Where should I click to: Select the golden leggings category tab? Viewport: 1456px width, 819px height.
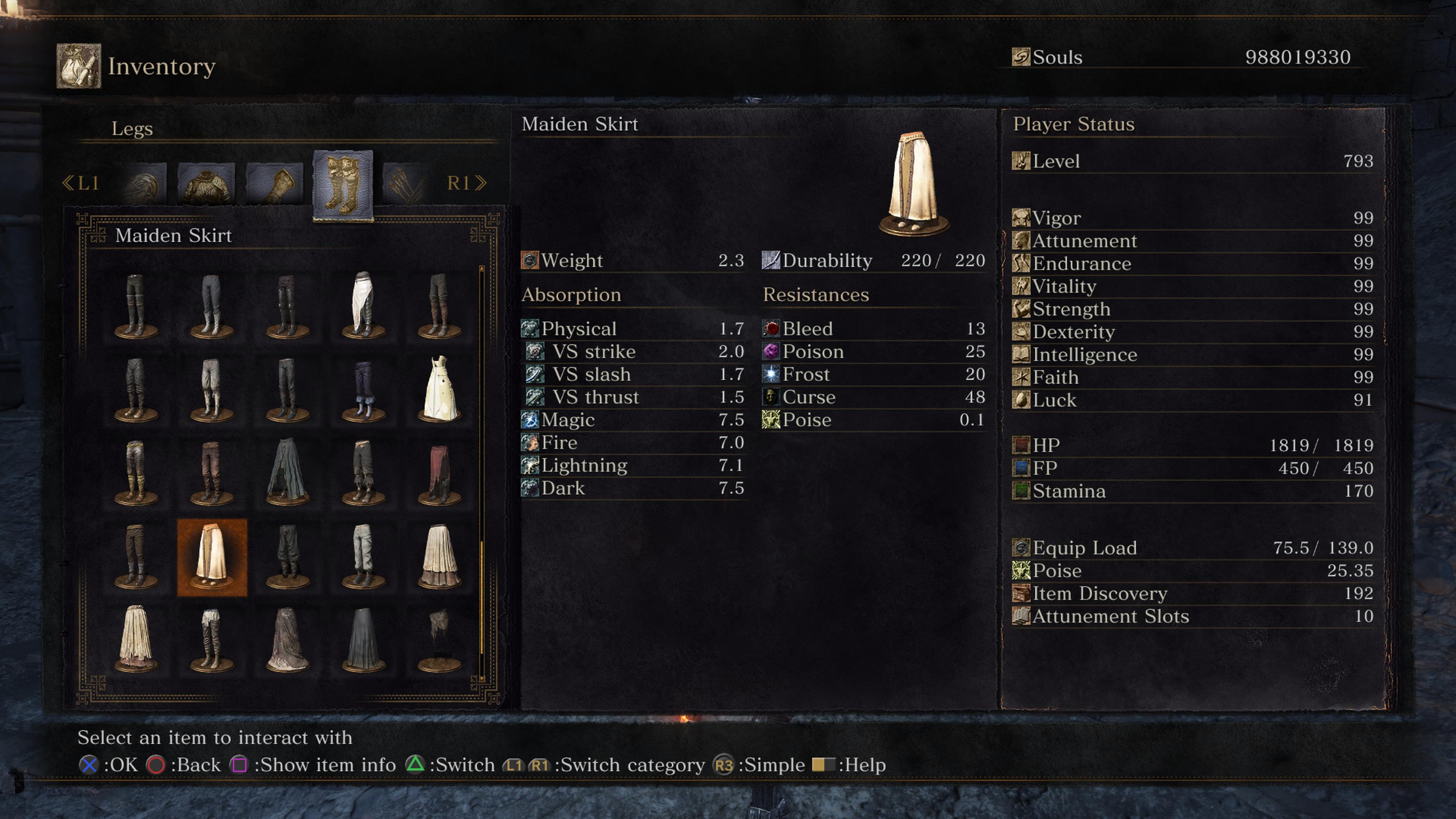tap(343, 185)
